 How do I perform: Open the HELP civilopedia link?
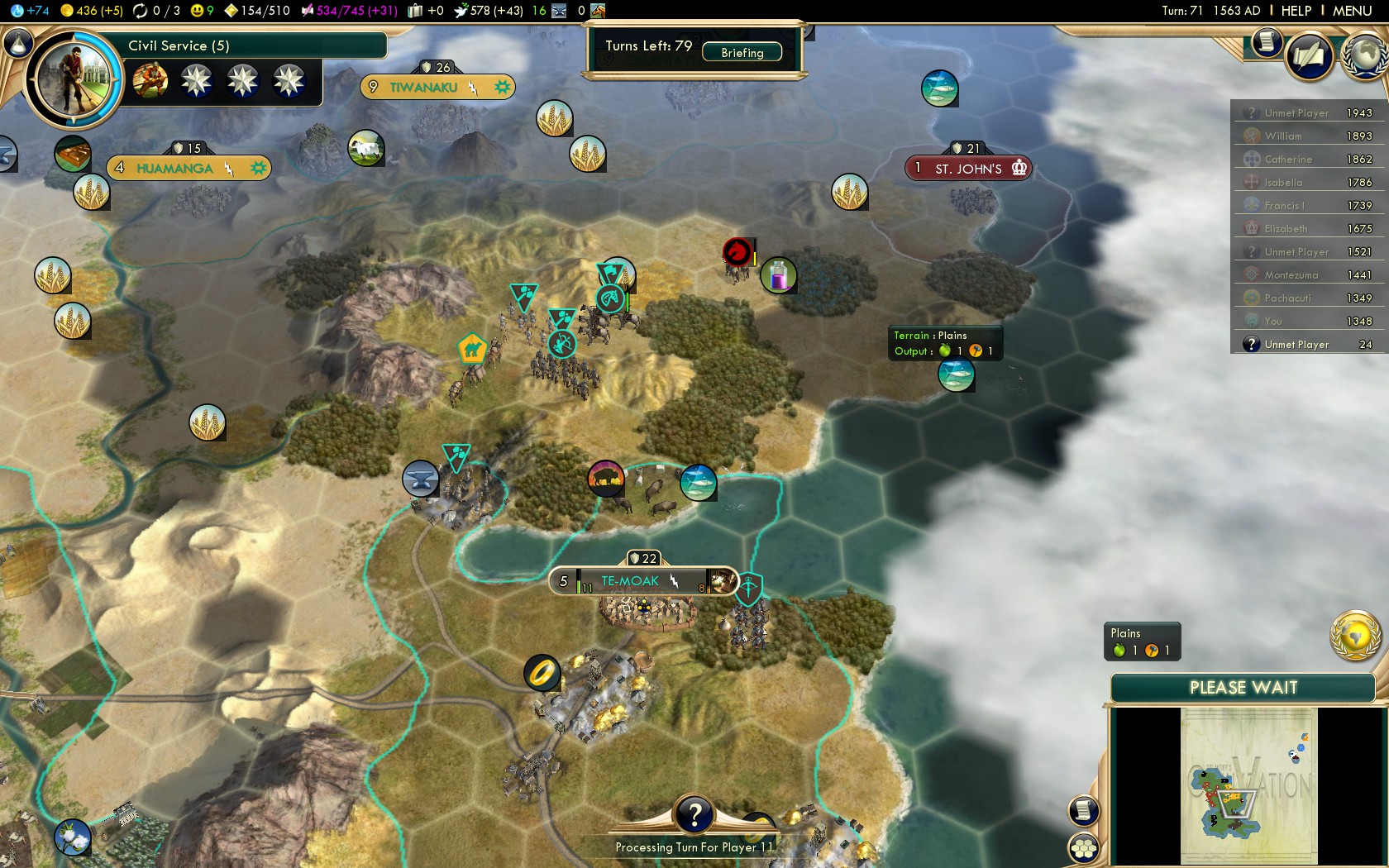pos(1296,11)
